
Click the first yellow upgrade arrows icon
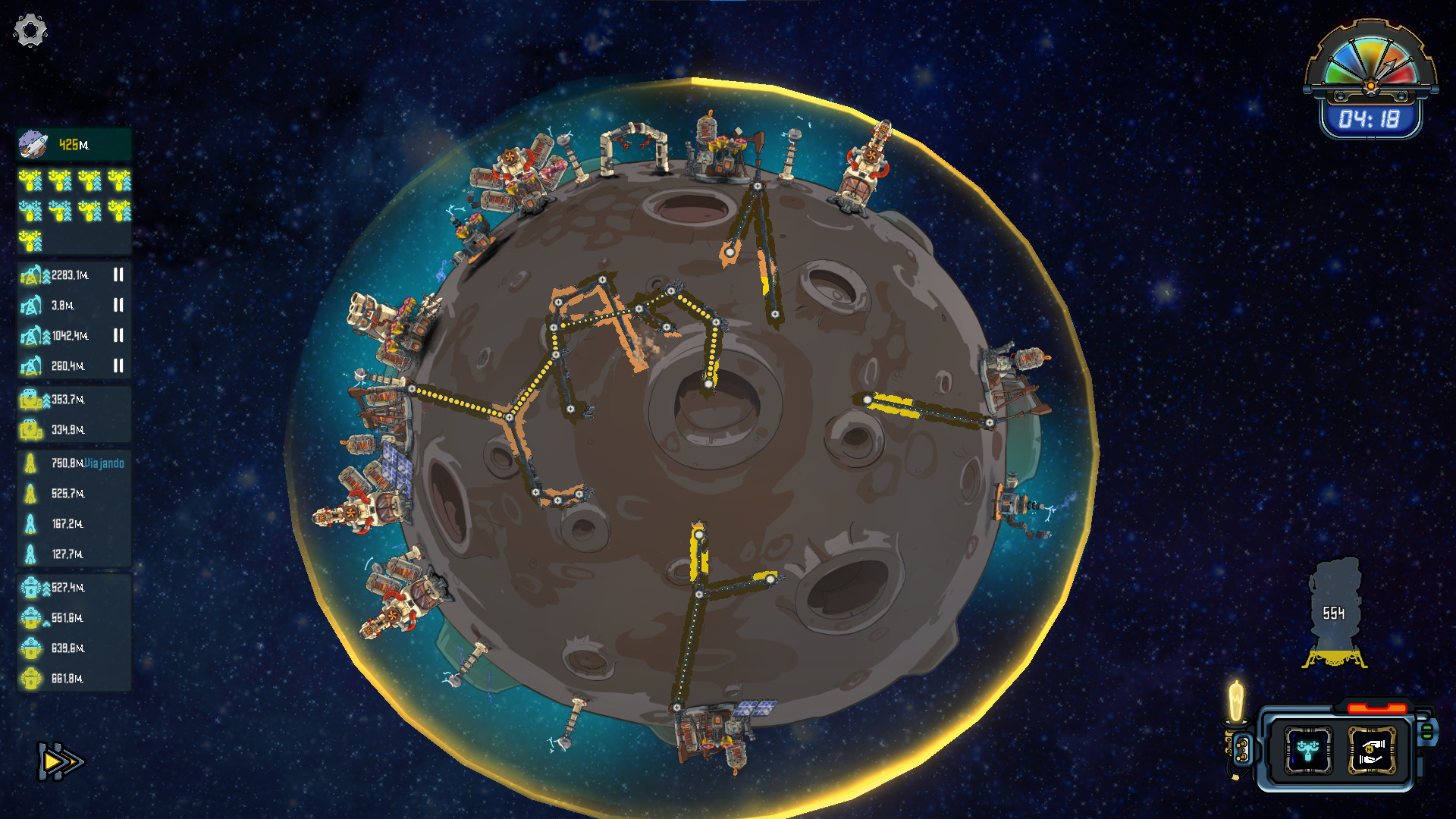(x=31, y=182)
